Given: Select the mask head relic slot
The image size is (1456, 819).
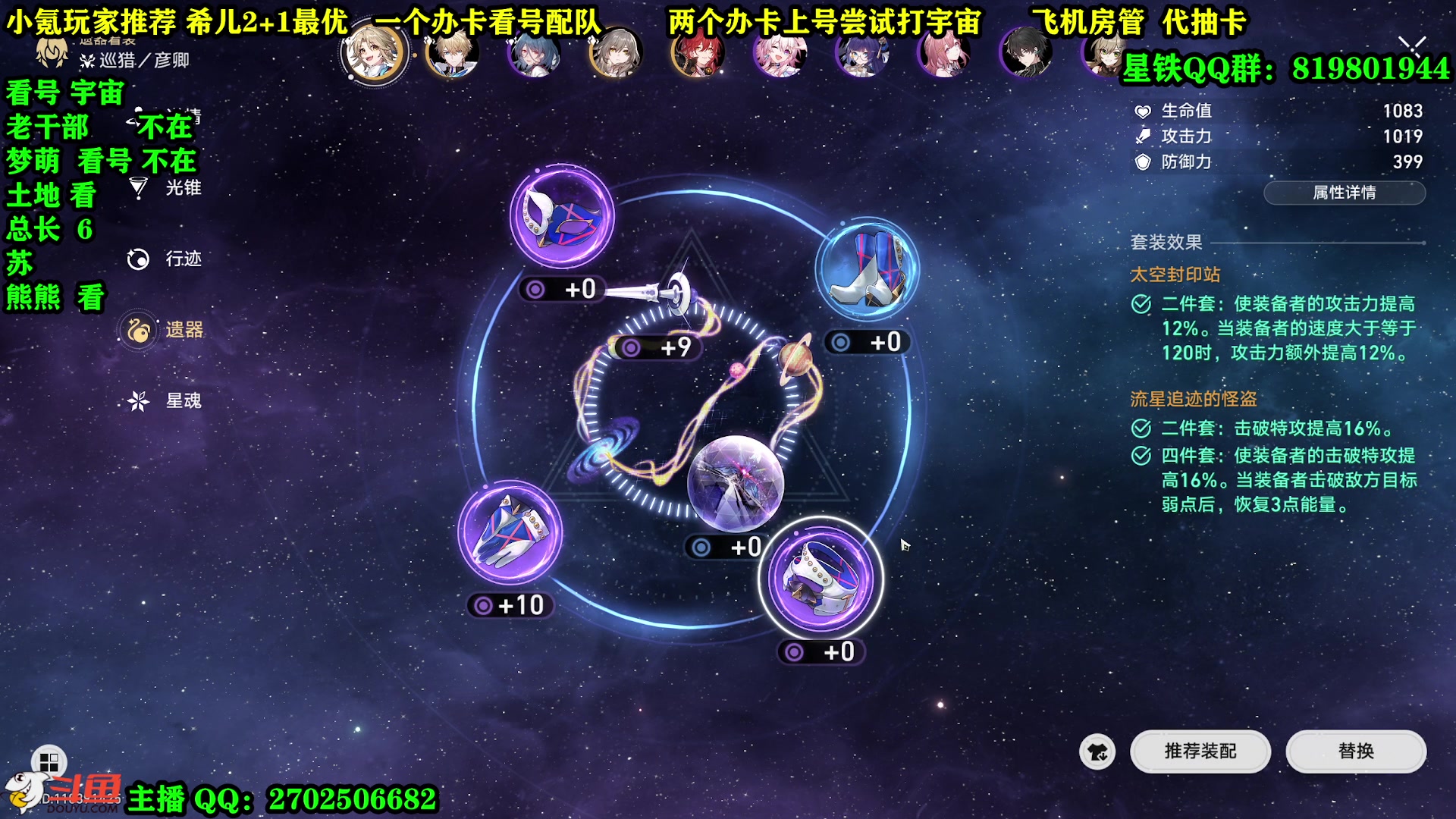Looking at the screenshot, I should click(x=562, y=216).
